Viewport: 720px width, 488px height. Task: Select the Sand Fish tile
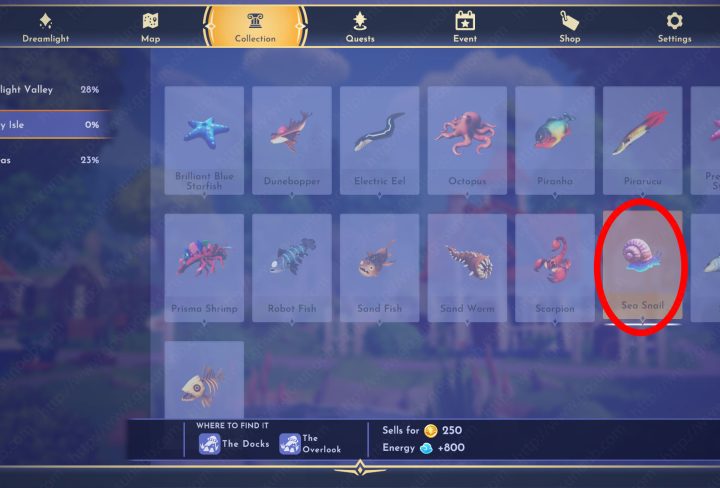(380, 267)
